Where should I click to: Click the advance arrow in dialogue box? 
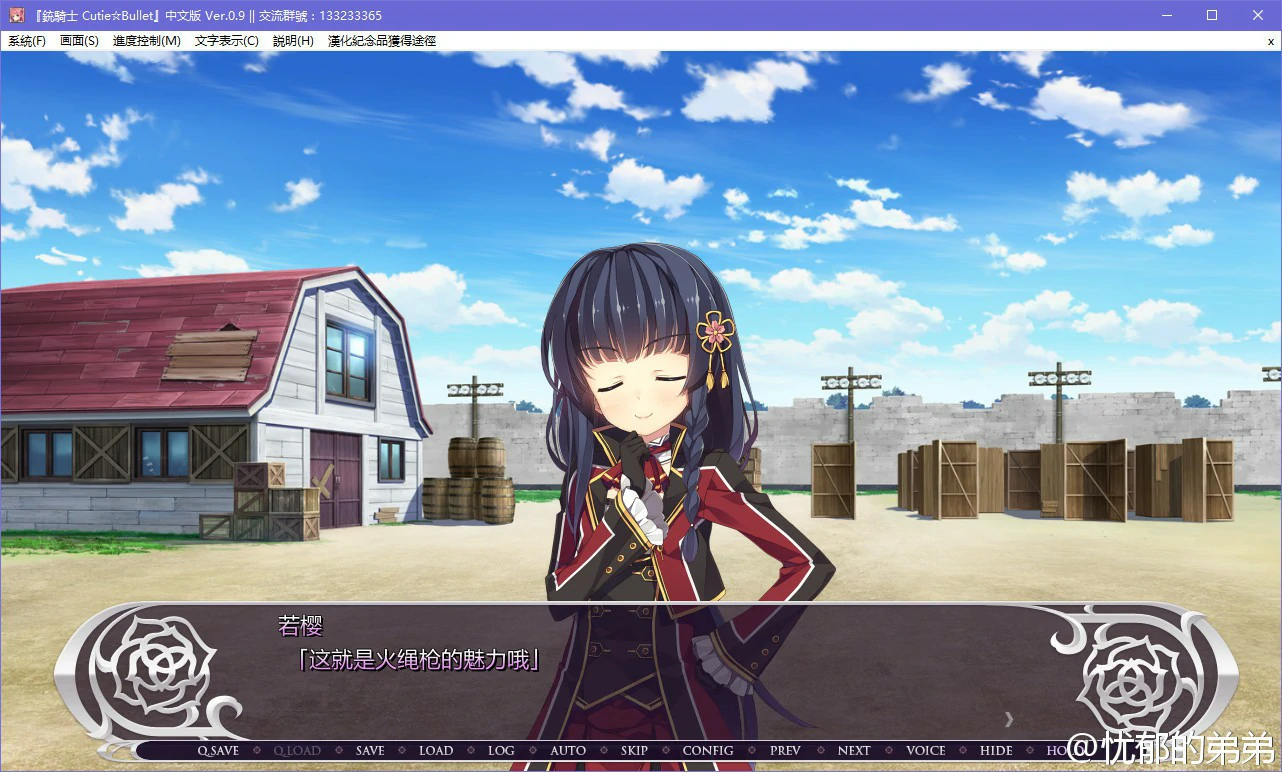pyautogui.click(x=1009, y=718)
